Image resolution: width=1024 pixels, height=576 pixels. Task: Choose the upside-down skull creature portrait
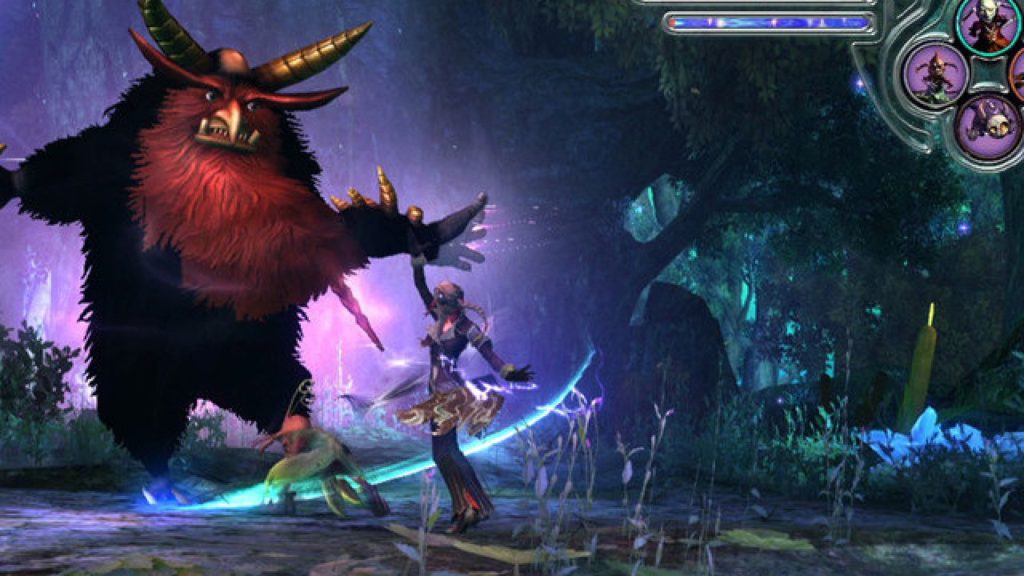[x=986, y=124]
